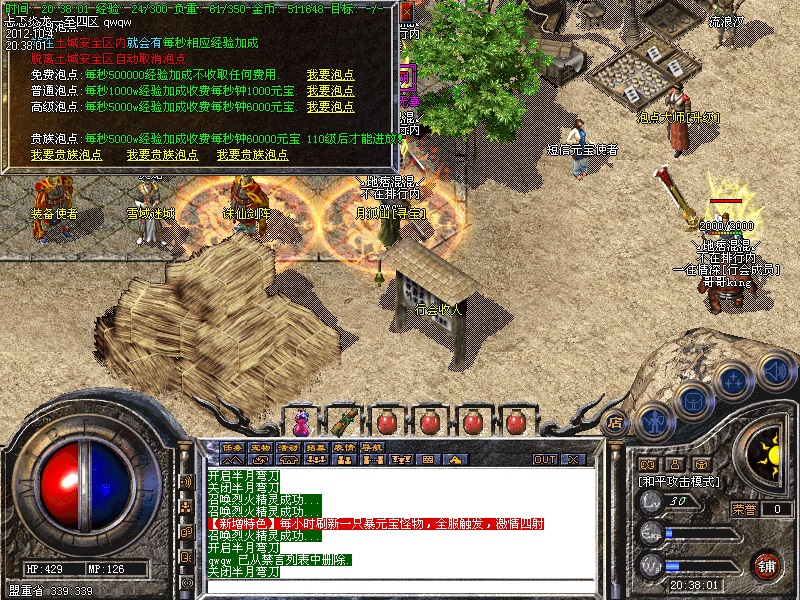This screenshot has height=600, width=800.
Task: Open the 店 shop button
Action: [x=615, y=421]
